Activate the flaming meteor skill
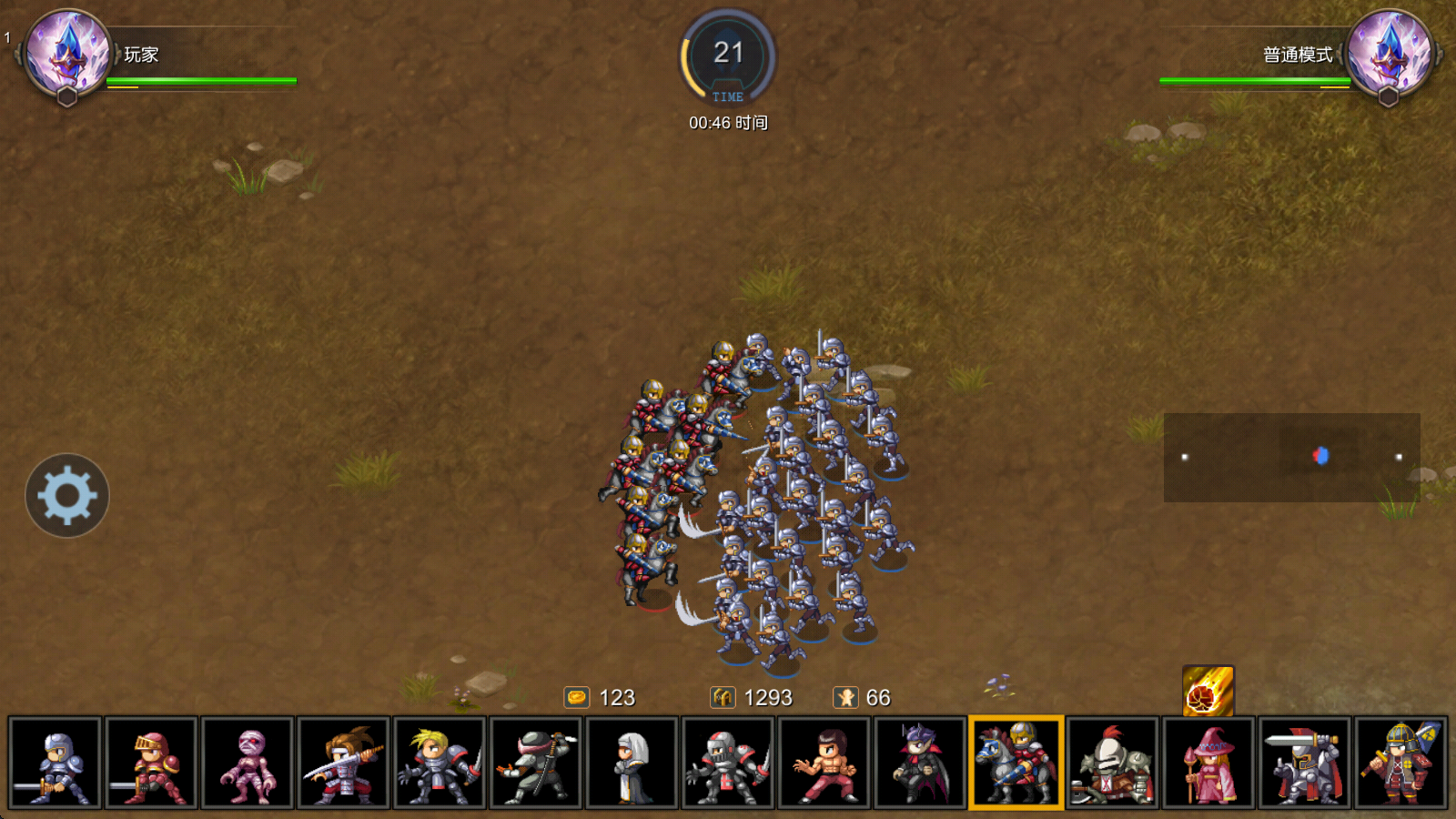Image resolution: width=1456 pixels, height=819 pixels. 1208,691
